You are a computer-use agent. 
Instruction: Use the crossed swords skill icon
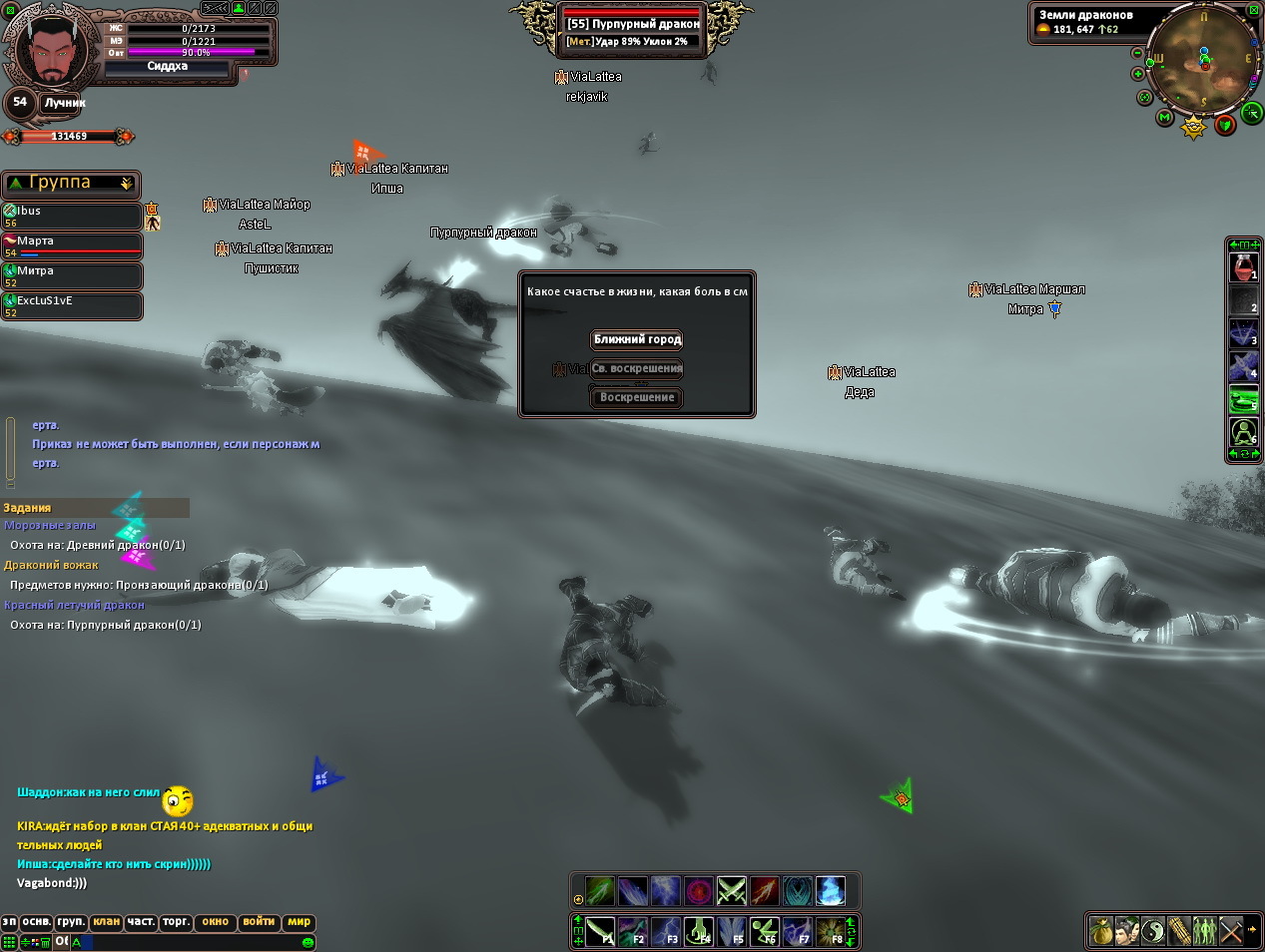click(x=732, y=890)
